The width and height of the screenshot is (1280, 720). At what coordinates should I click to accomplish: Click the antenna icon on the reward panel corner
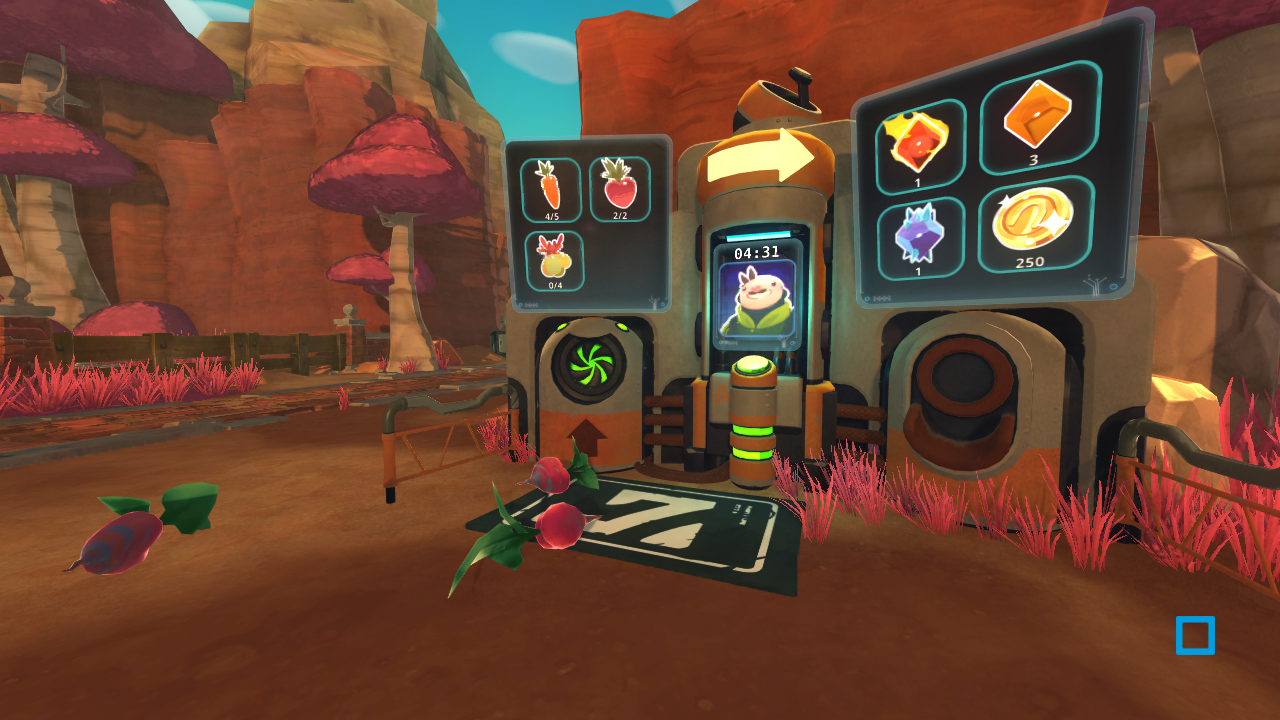(1095, 286)
